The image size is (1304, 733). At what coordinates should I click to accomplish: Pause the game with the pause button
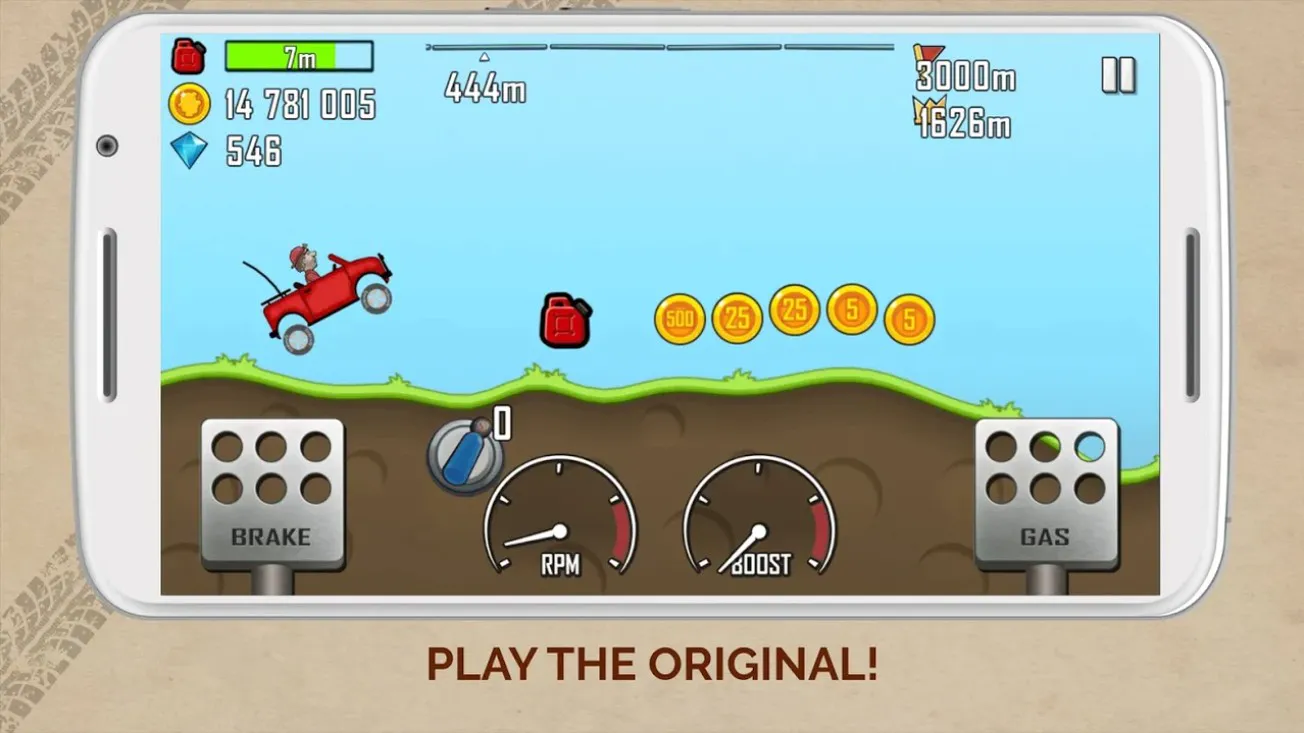click(x=1120, y=75)
